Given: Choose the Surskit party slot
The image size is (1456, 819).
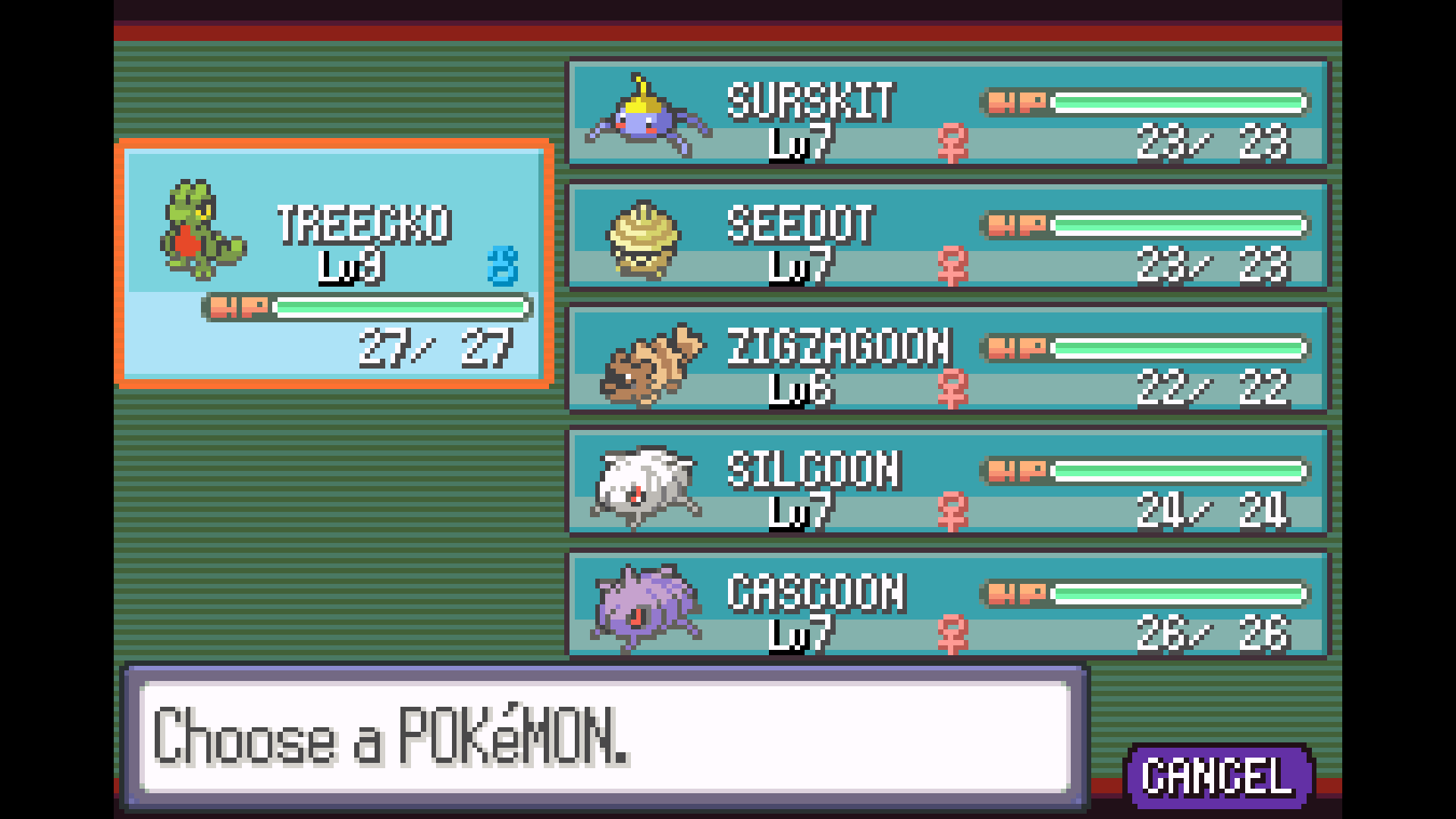Looking at the screenshot, I should pos(948,114).
